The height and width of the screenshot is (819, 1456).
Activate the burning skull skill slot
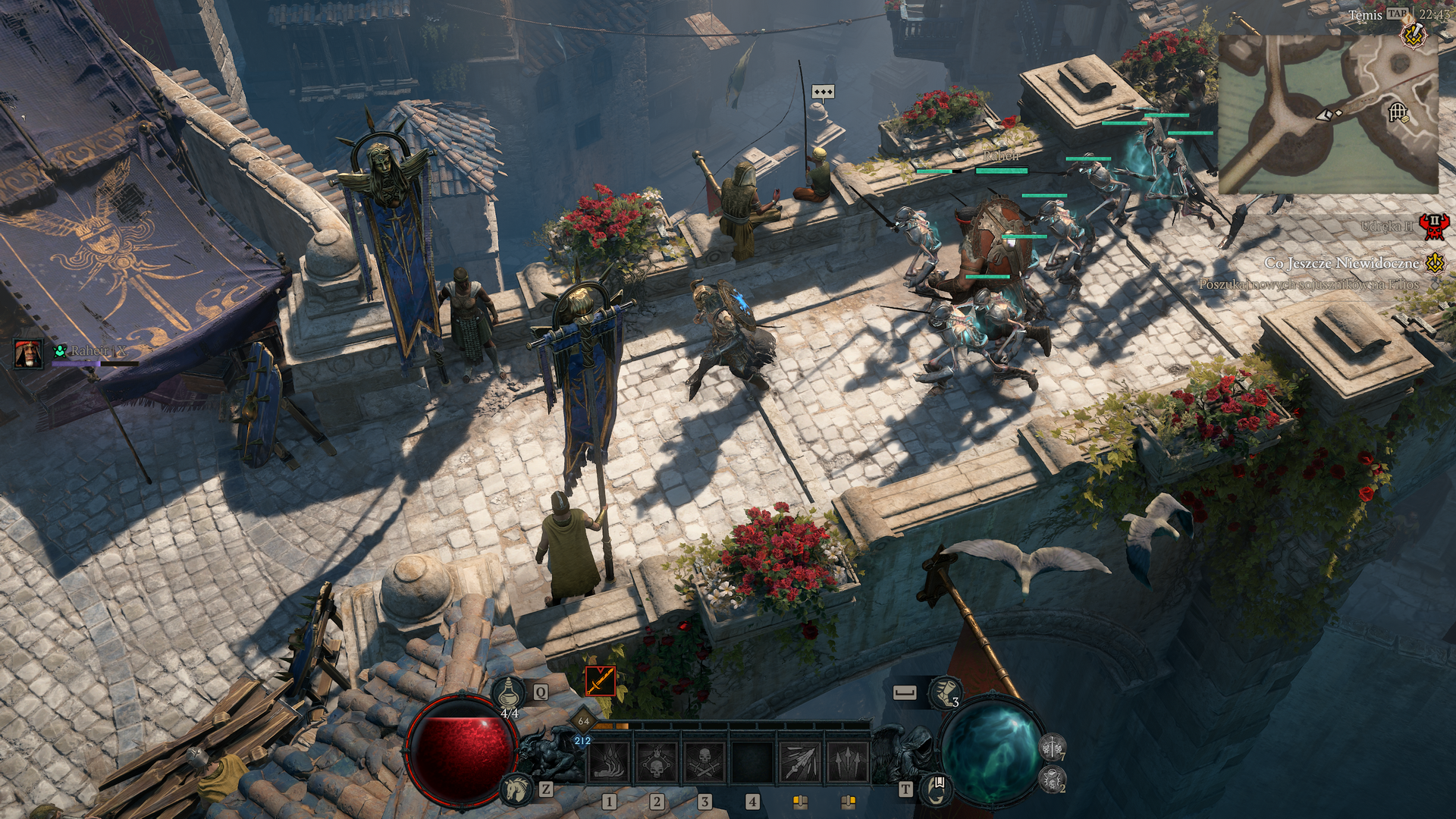657,761
